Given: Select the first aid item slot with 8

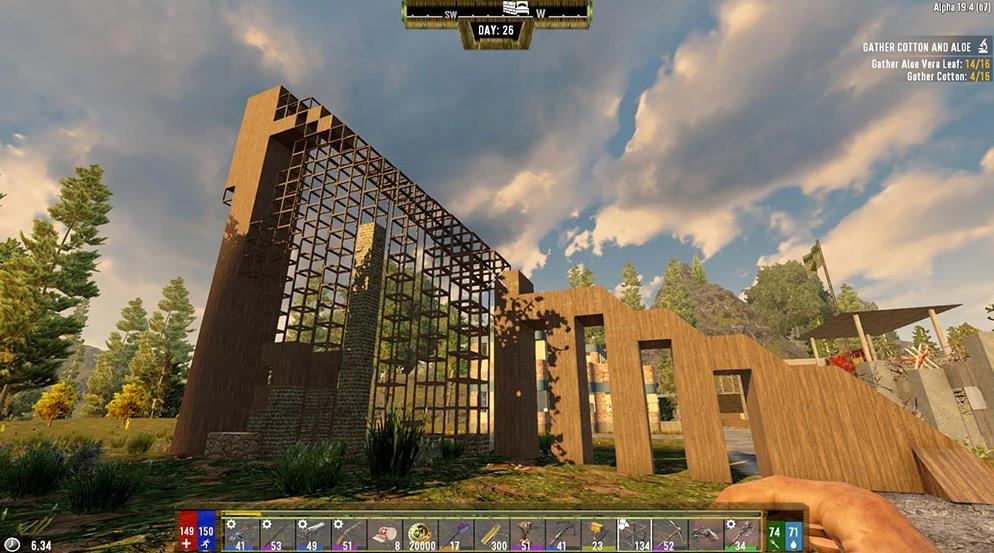Looking at the screenshot, I should click(386, 533).
